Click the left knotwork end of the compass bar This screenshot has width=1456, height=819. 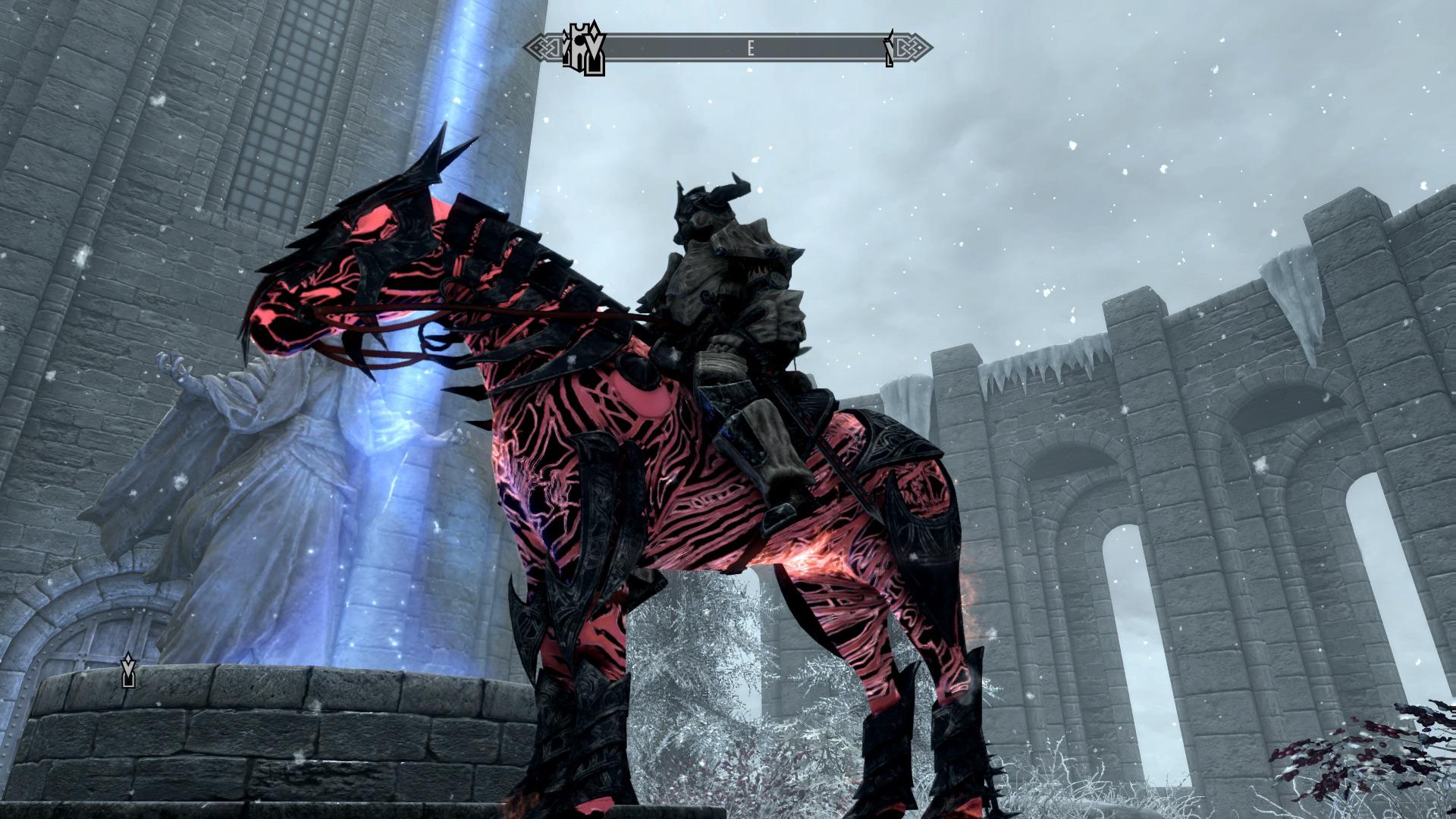[540, 47]
